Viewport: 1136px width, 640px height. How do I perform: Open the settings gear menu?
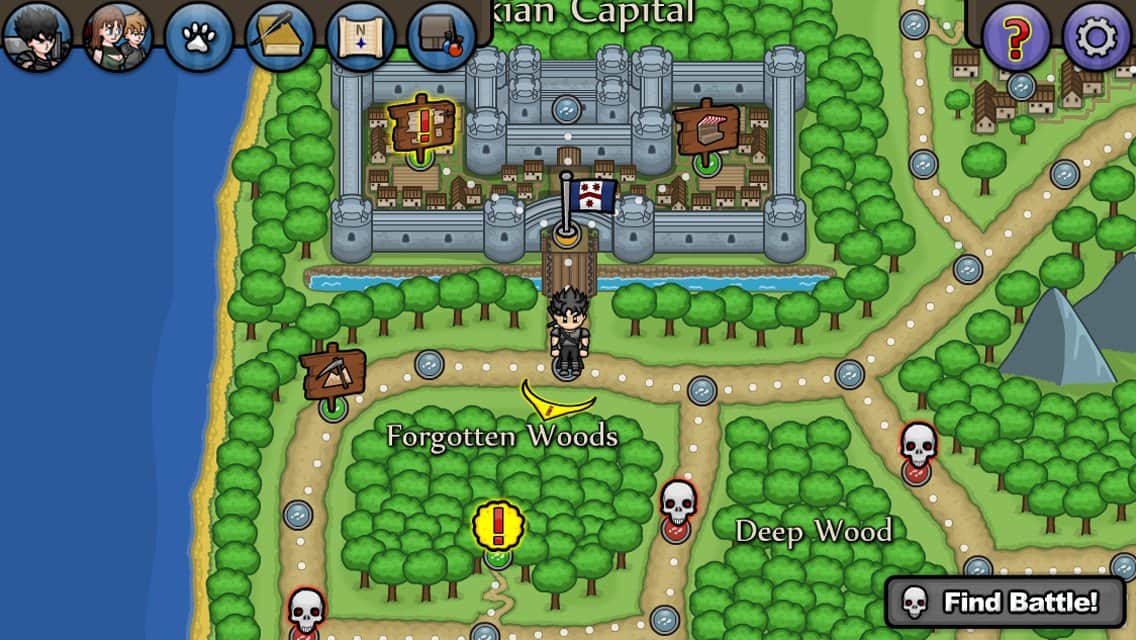1097,37
